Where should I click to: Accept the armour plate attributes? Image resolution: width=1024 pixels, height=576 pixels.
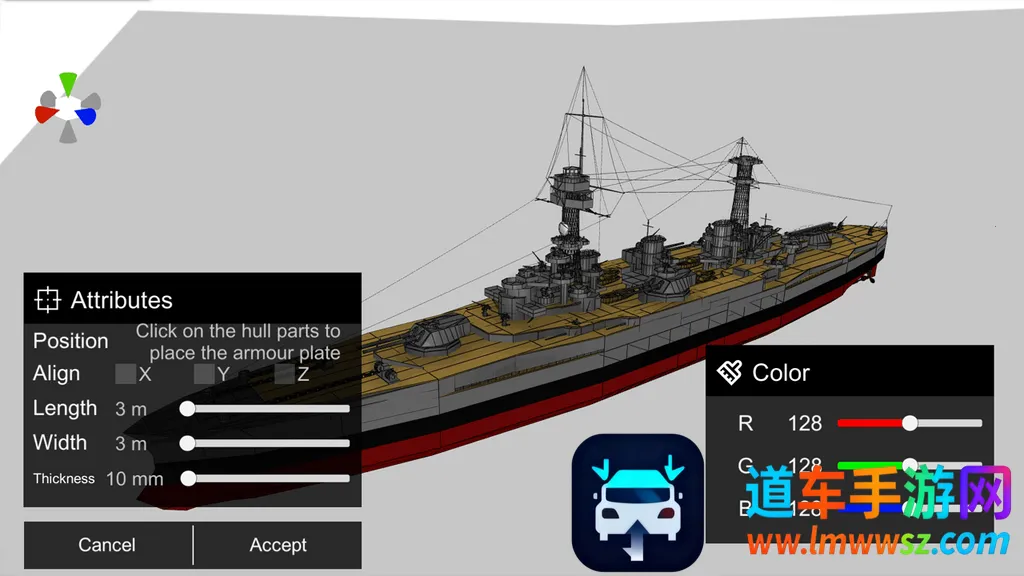278,545
